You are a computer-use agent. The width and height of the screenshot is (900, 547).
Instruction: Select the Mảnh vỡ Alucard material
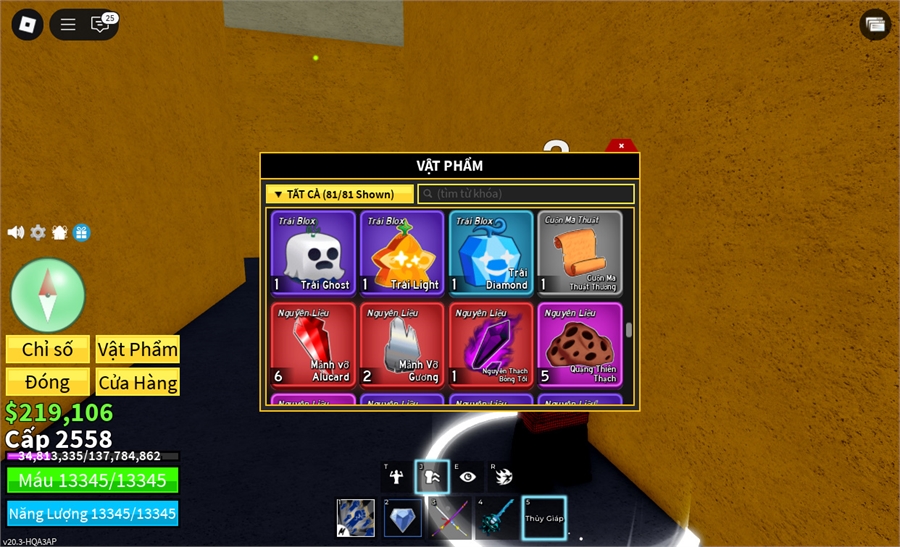313,345
